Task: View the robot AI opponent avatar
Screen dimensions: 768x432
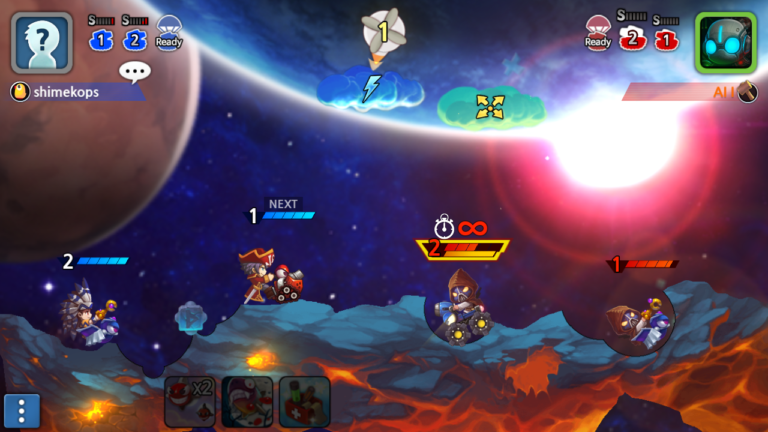Action: pos(725,43)
